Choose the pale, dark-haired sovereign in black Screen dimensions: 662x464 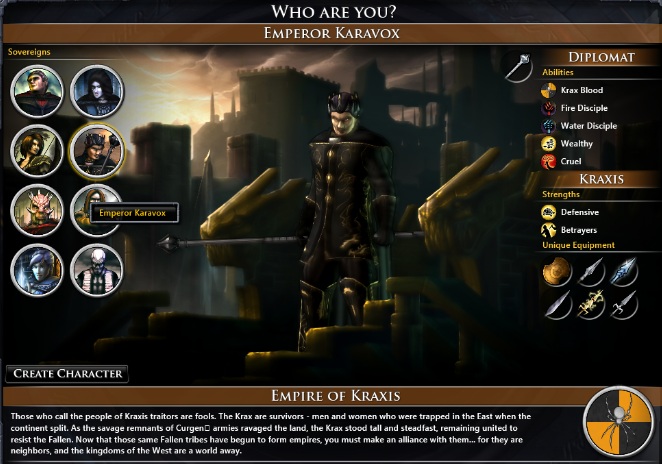pyautogui.click(x=96, y=90)
